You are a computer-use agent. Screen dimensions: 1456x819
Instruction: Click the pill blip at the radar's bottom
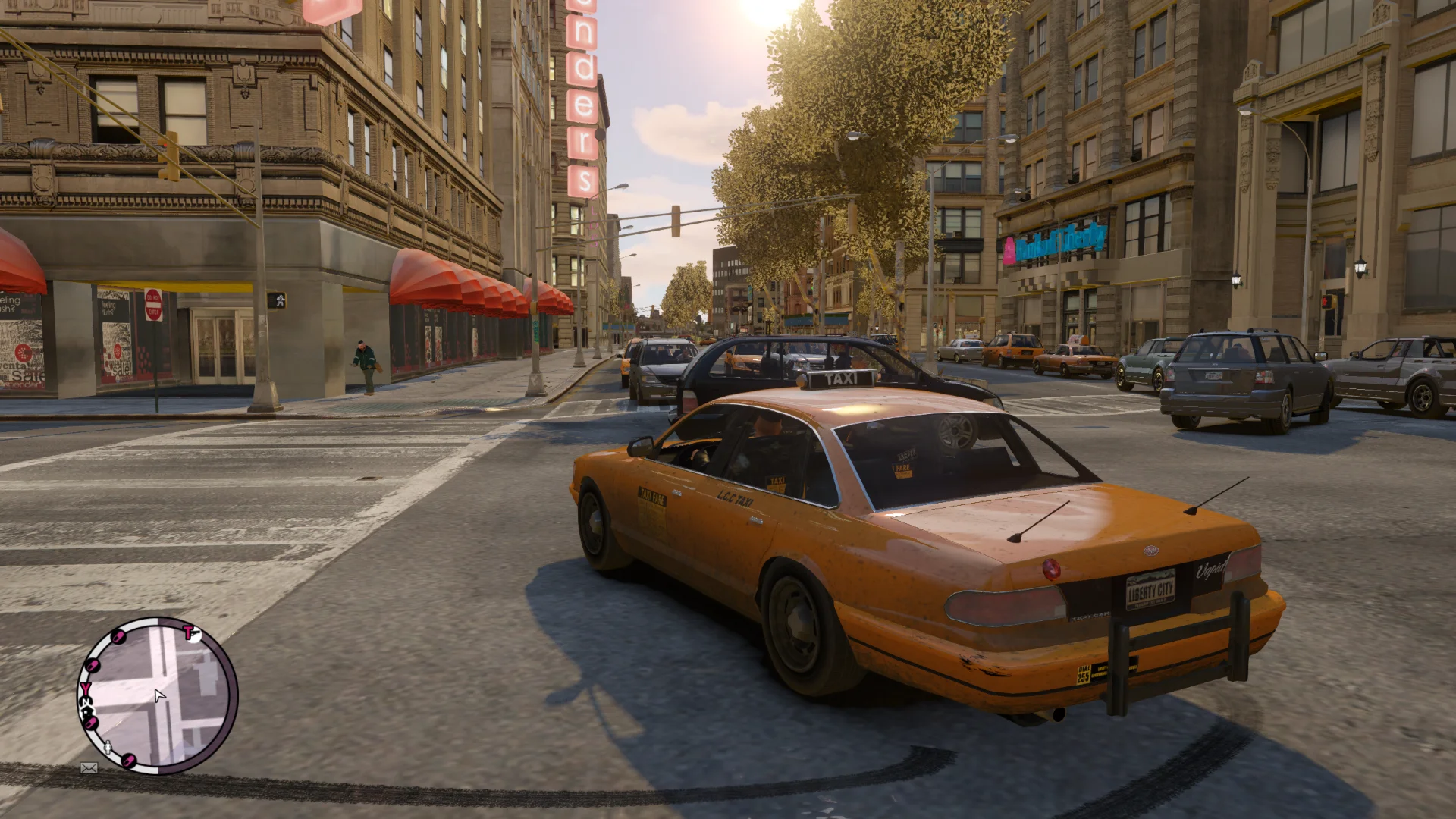pos(128,759)
